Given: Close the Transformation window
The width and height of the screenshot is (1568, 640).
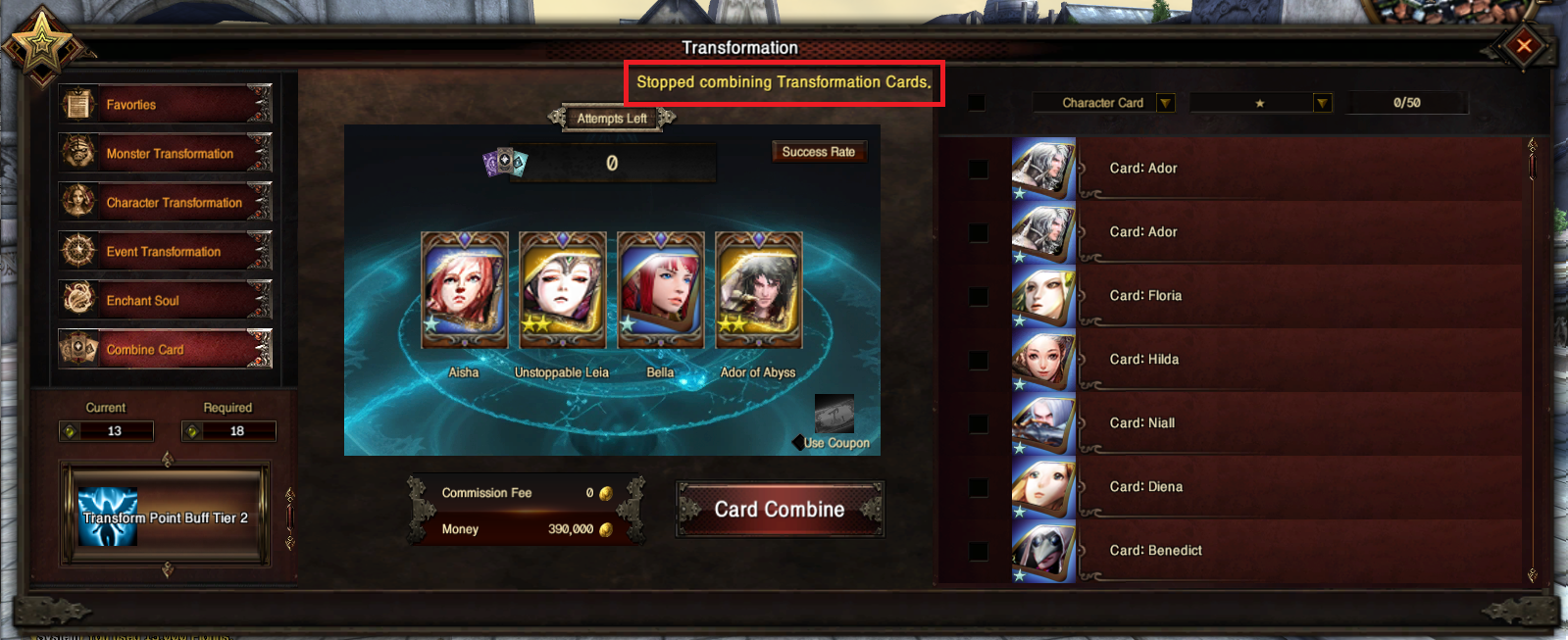Looking at the screenshot, I should click(x=1524, y=45).
